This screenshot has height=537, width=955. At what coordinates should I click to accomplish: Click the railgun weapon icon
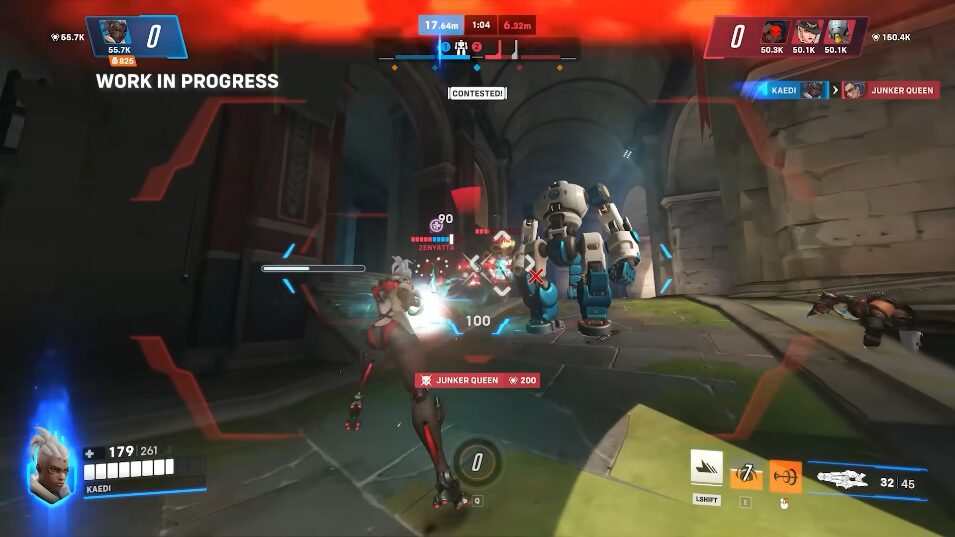coord(841,478)
